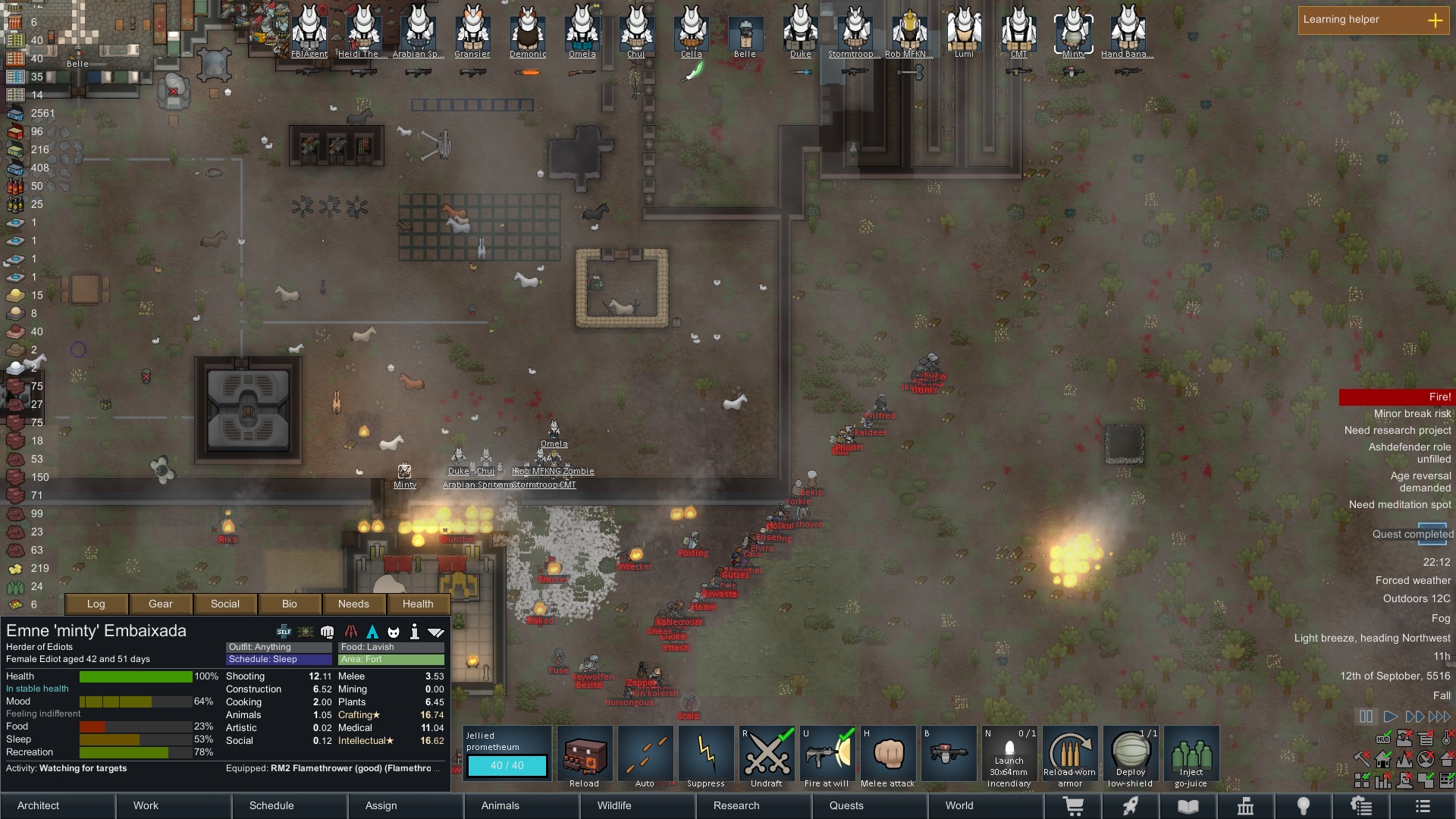Change the Food: Lavish policy
1456x819 pixels.
tap(391, 647)
